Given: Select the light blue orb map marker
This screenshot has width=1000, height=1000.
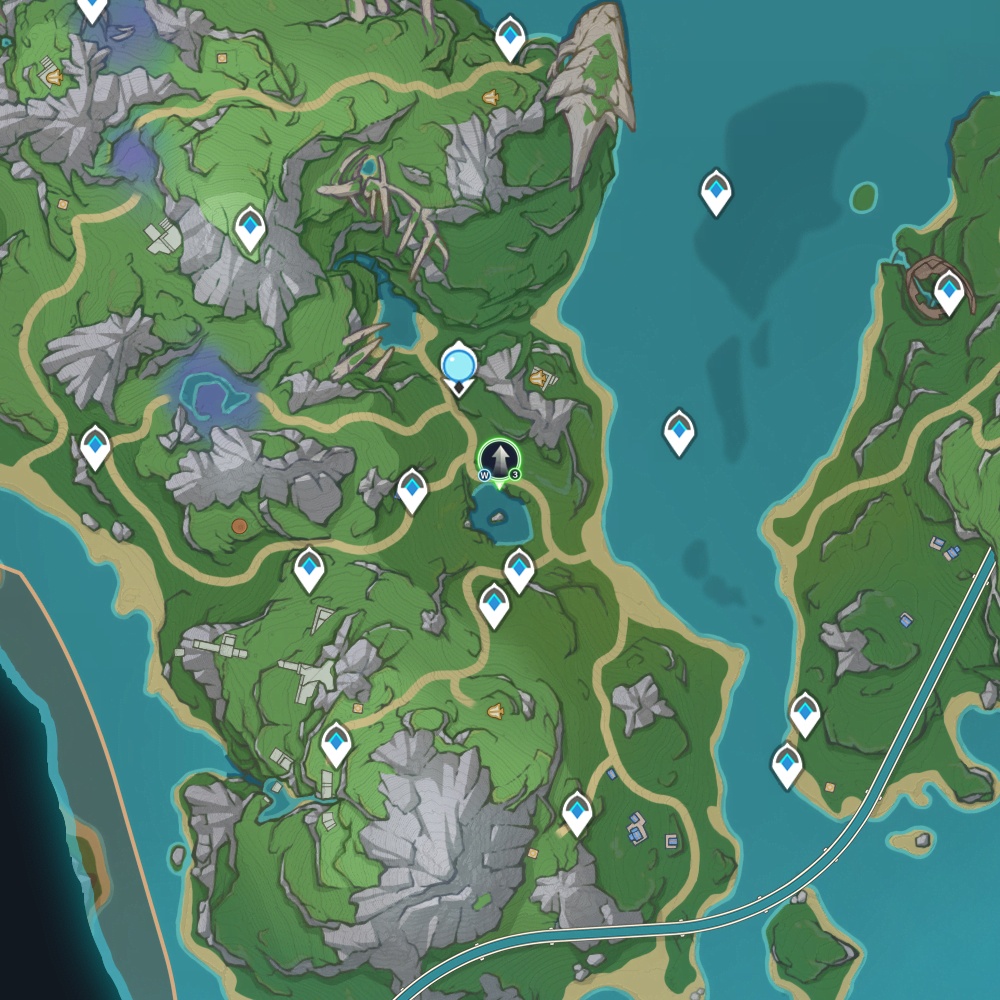Looking at the screenshot, I should (x=459, y=365).
